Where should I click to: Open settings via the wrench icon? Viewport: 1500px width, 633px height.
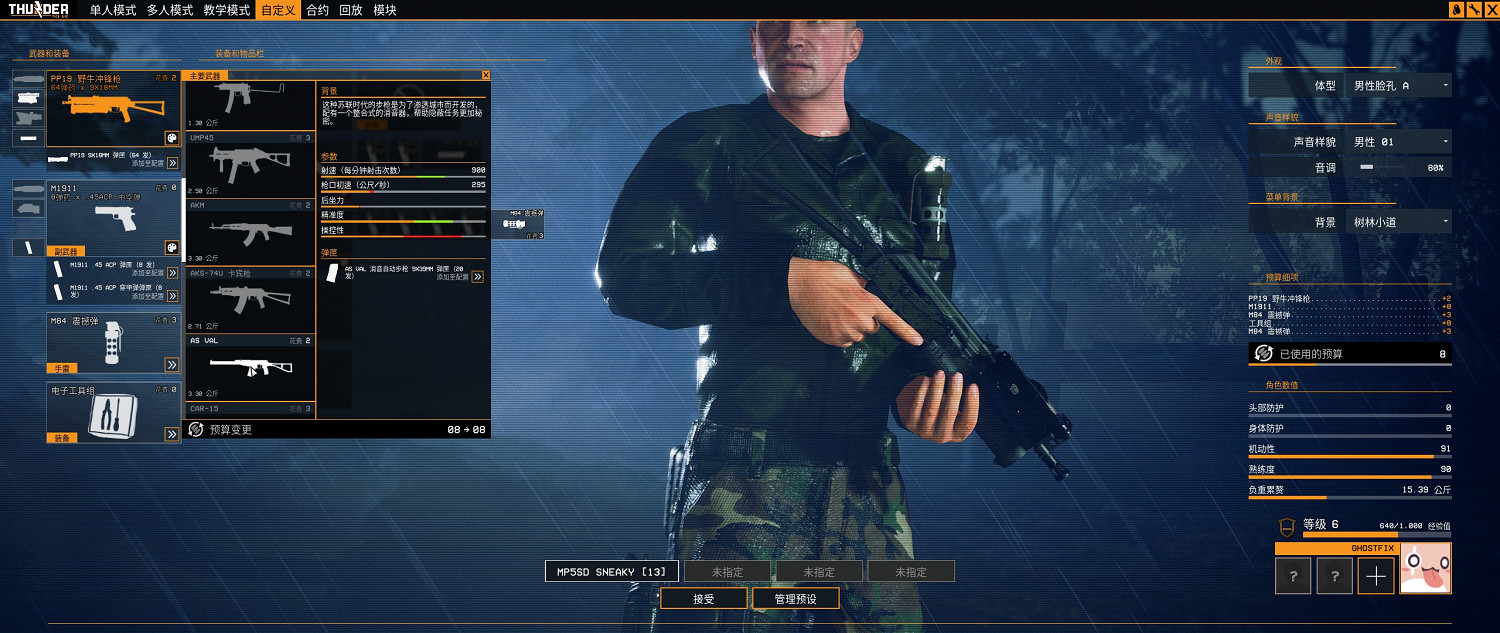pyautogui.click(x=1473, y=10)
